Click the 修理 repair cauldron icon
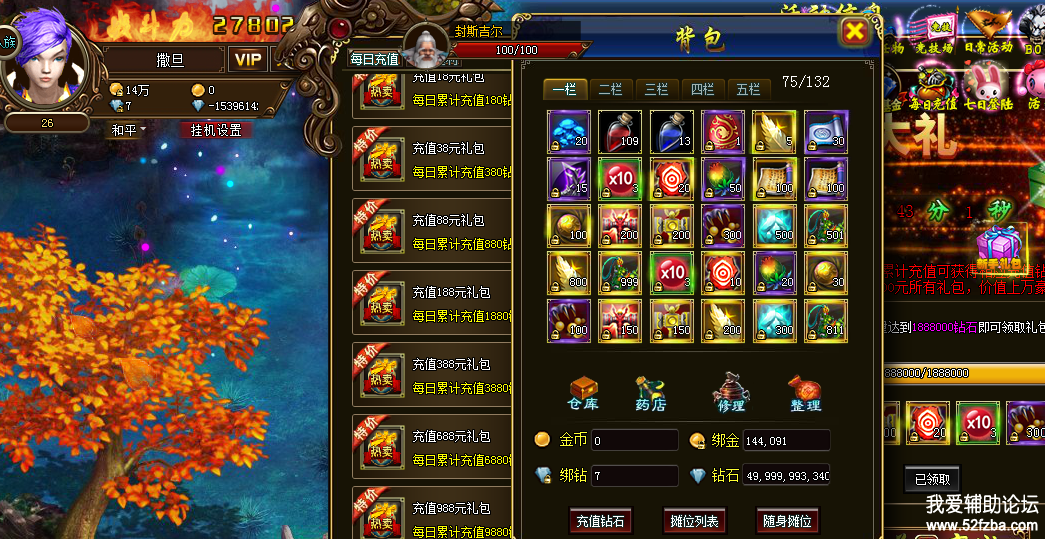Viewport: 1045px width, 539px height. point(730,393)
